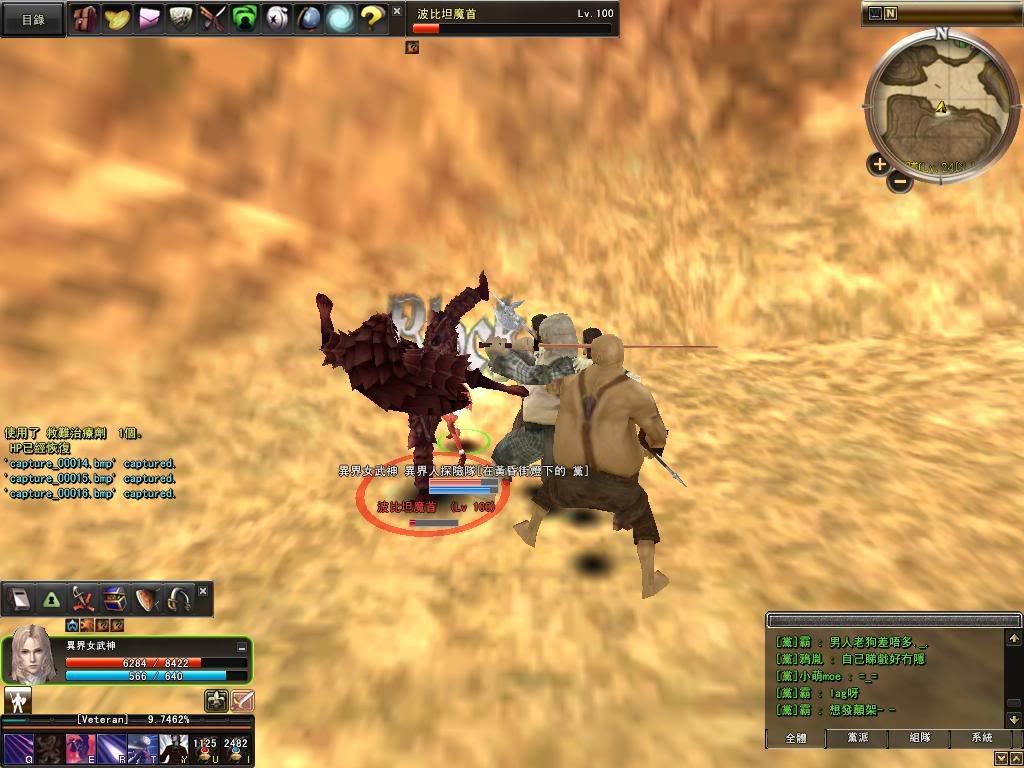Image resolution: width=1024 pixels, height=768 pixels.
Task: Close the lower-left action icon bar
Action: (203, 592)
